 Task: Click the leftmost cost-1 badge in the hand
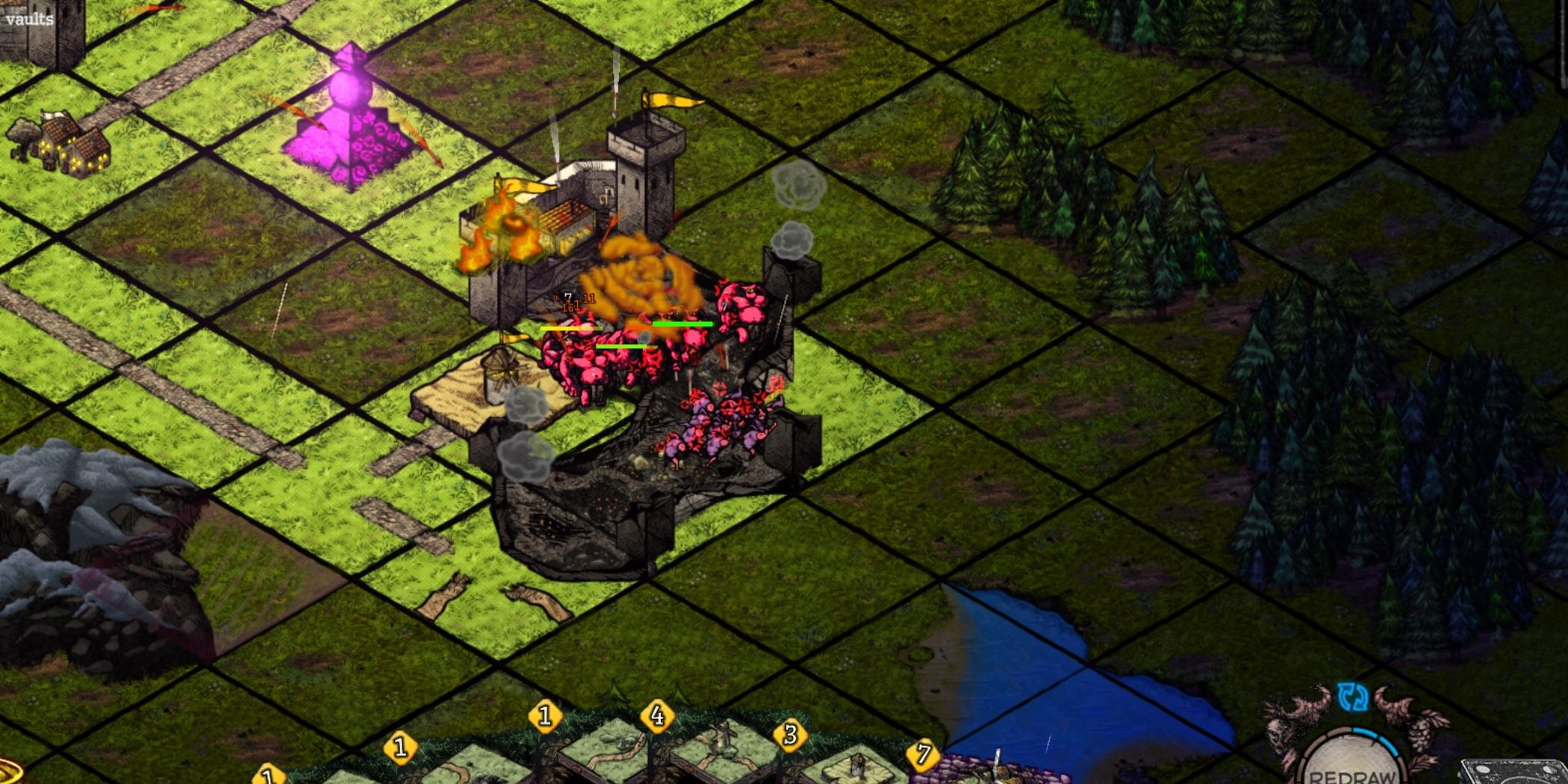(267, 777)
